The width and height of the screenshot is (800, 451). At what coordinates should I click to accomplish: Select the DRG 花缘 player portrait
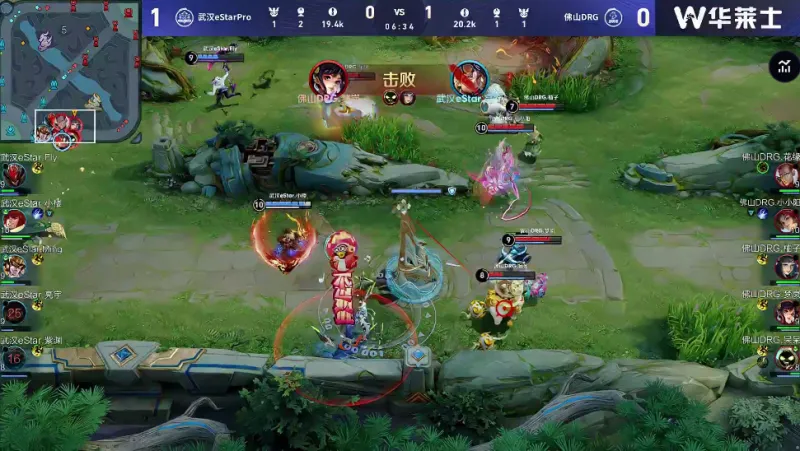[787, 176]
